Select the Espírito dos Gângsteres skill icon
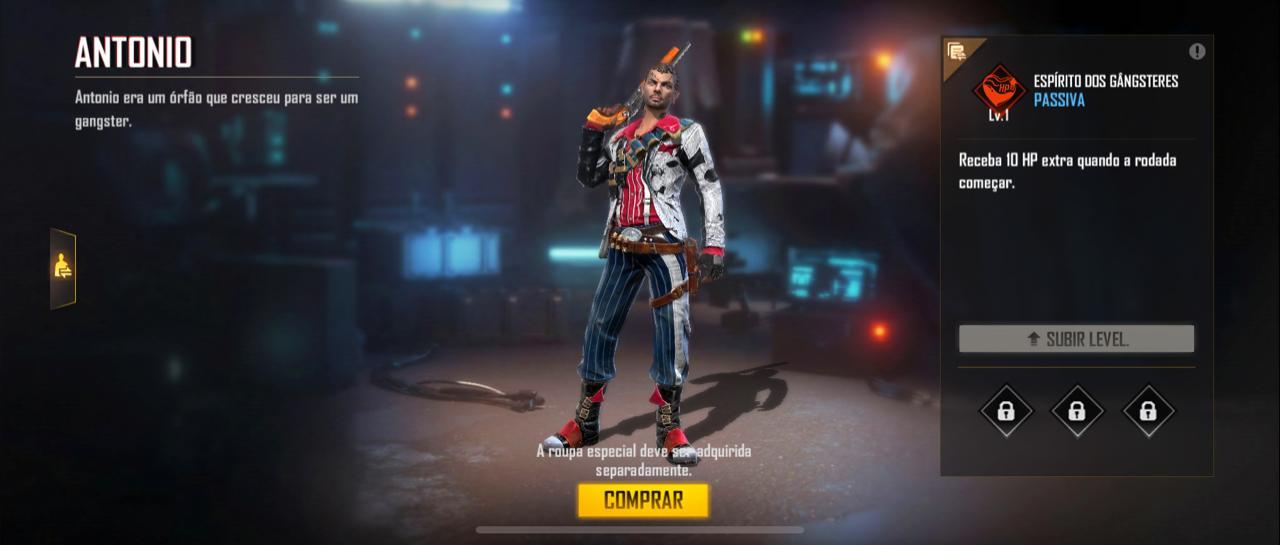The height and width of the screenshot is (545, 1280). coord(998,89)
